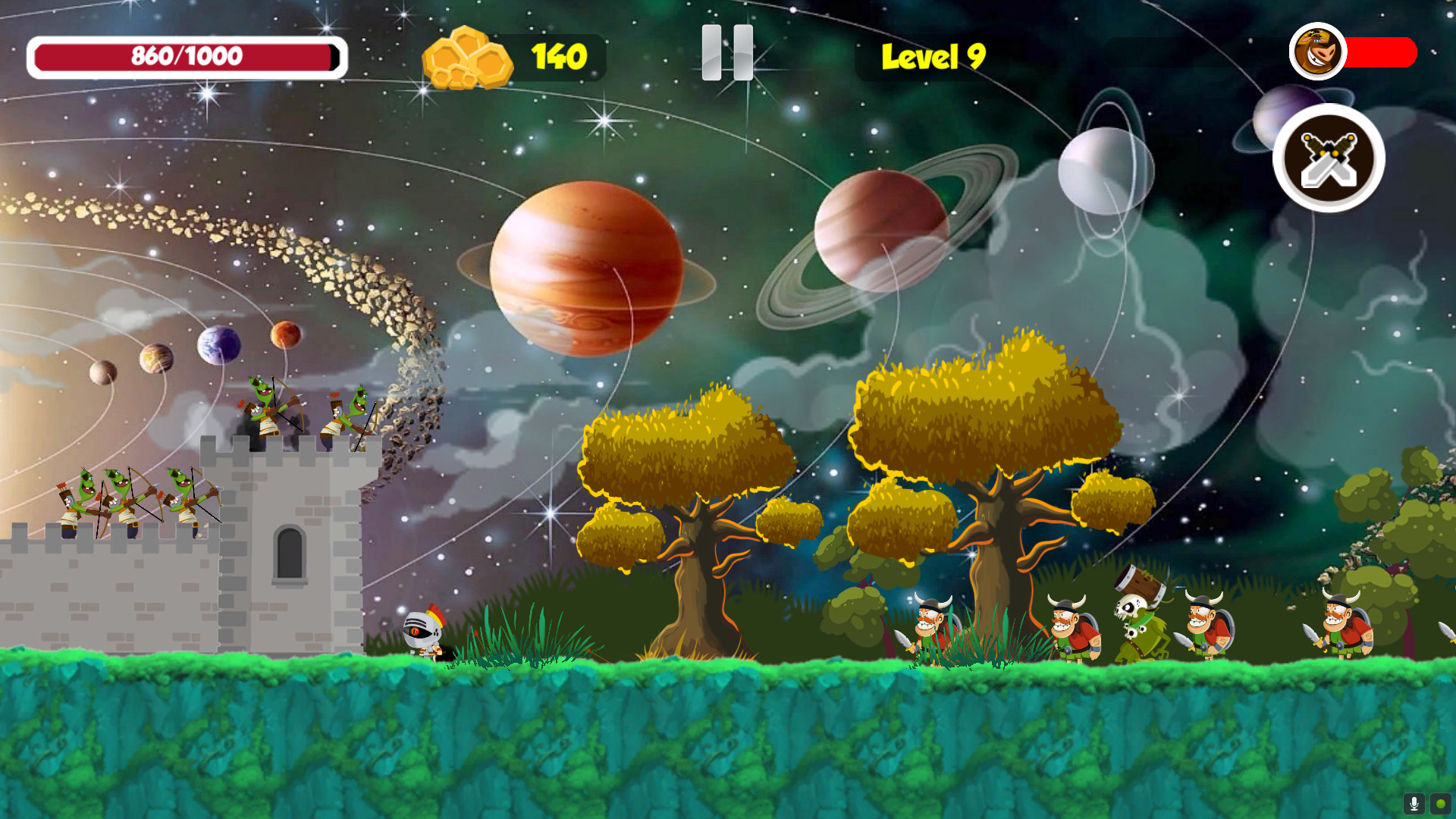
Task: Click the Level 9 label
Action: (933, 56)
